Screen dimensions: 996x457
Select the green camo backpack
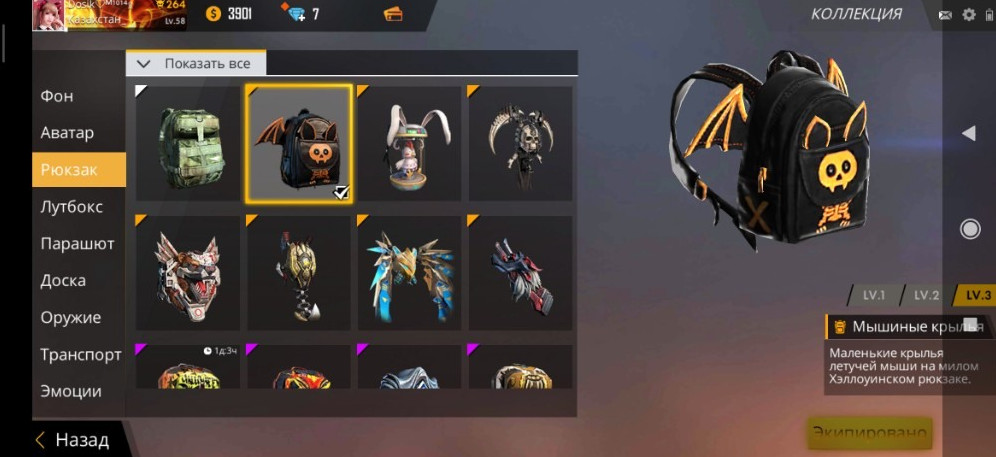[x=188, y=143]
